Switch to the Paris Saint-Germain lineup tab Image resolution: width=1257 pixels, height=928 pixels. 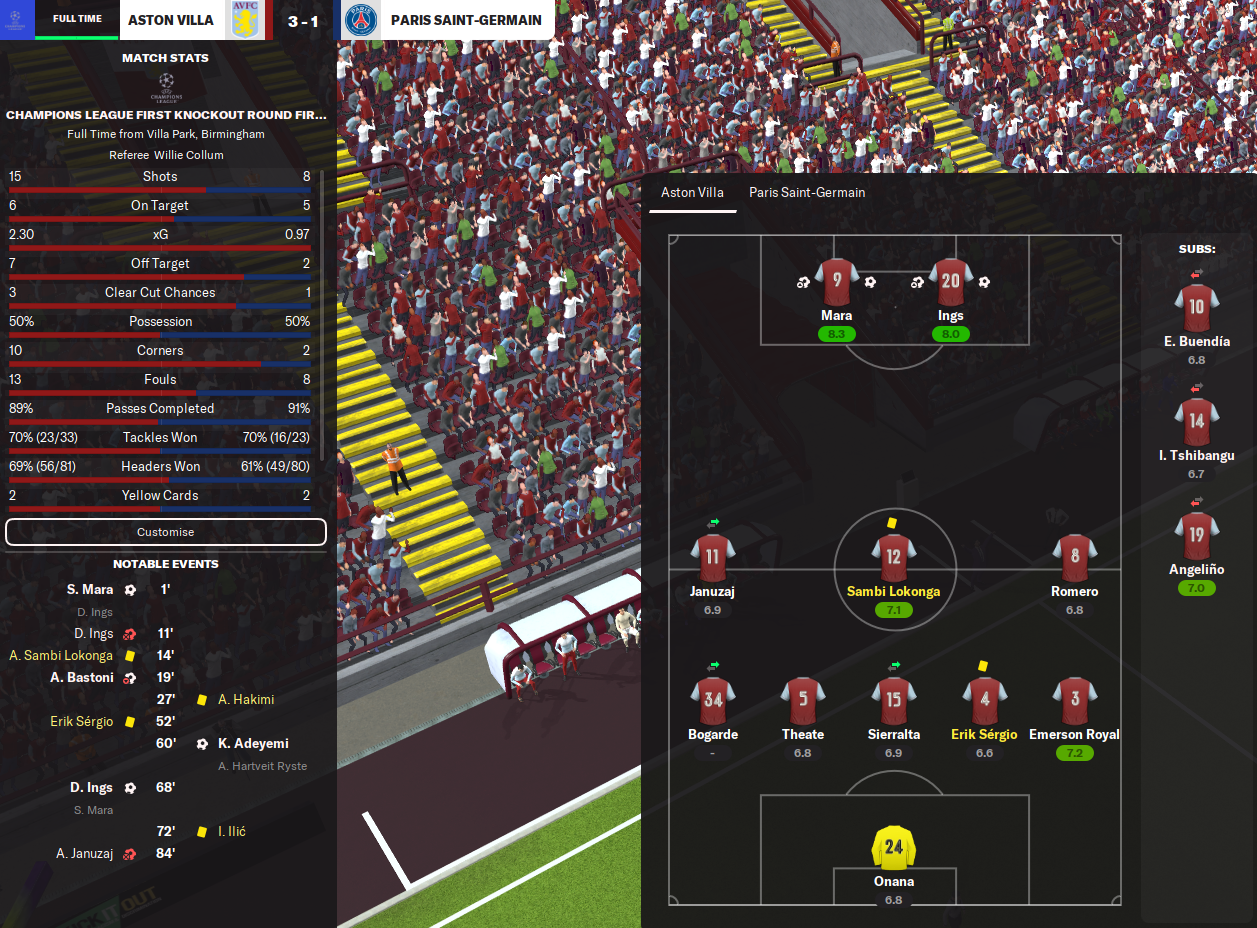807,193
